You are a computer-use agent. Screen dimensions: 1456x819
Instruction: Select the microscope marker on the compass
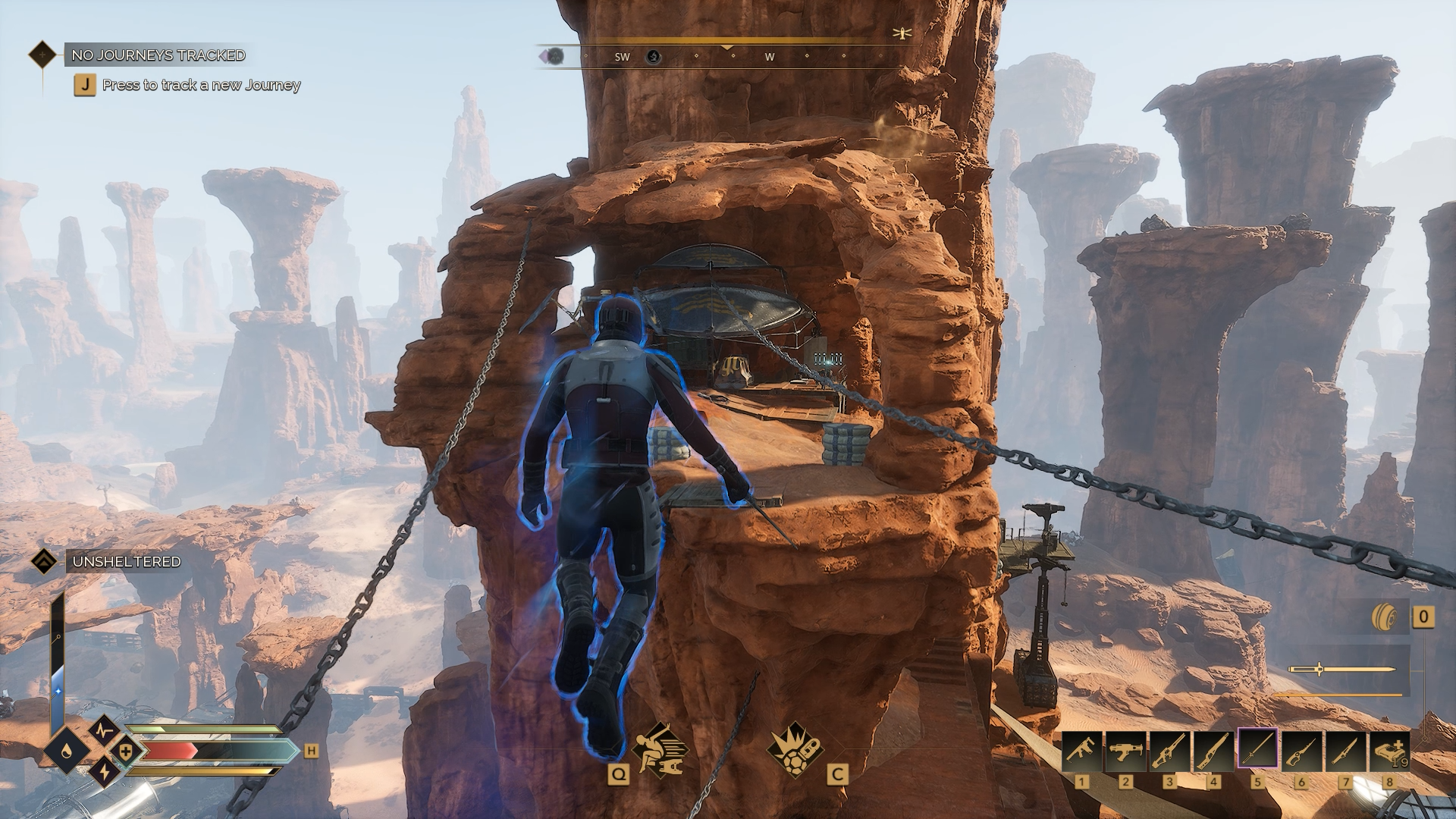(653, 57)
